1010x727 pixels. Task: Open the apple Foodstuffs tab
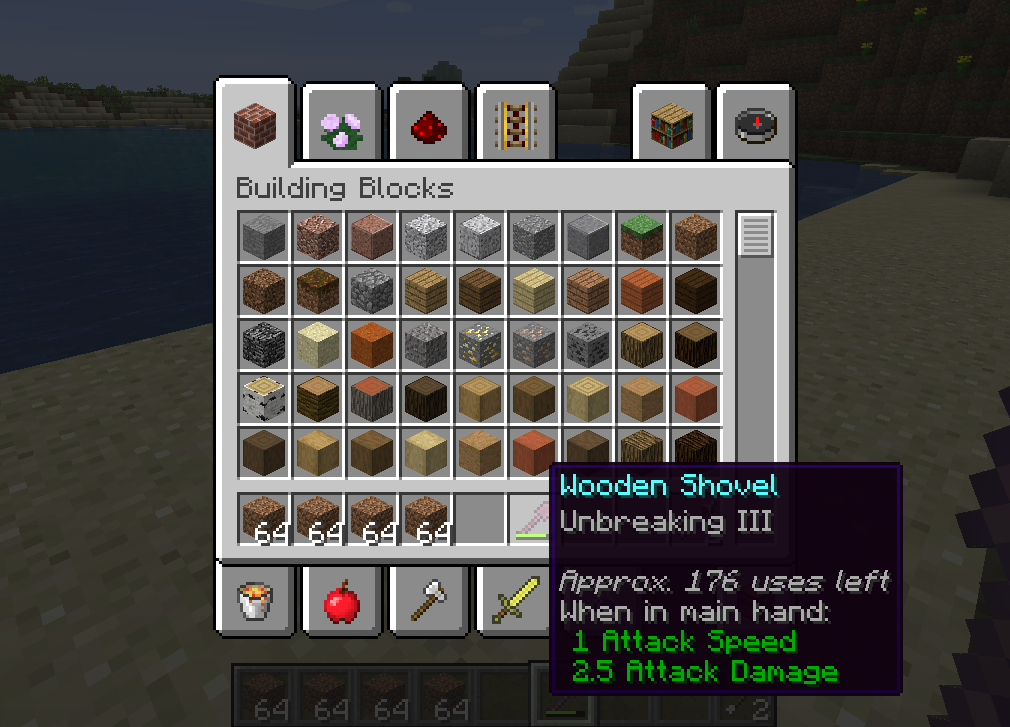pos(342,600)
